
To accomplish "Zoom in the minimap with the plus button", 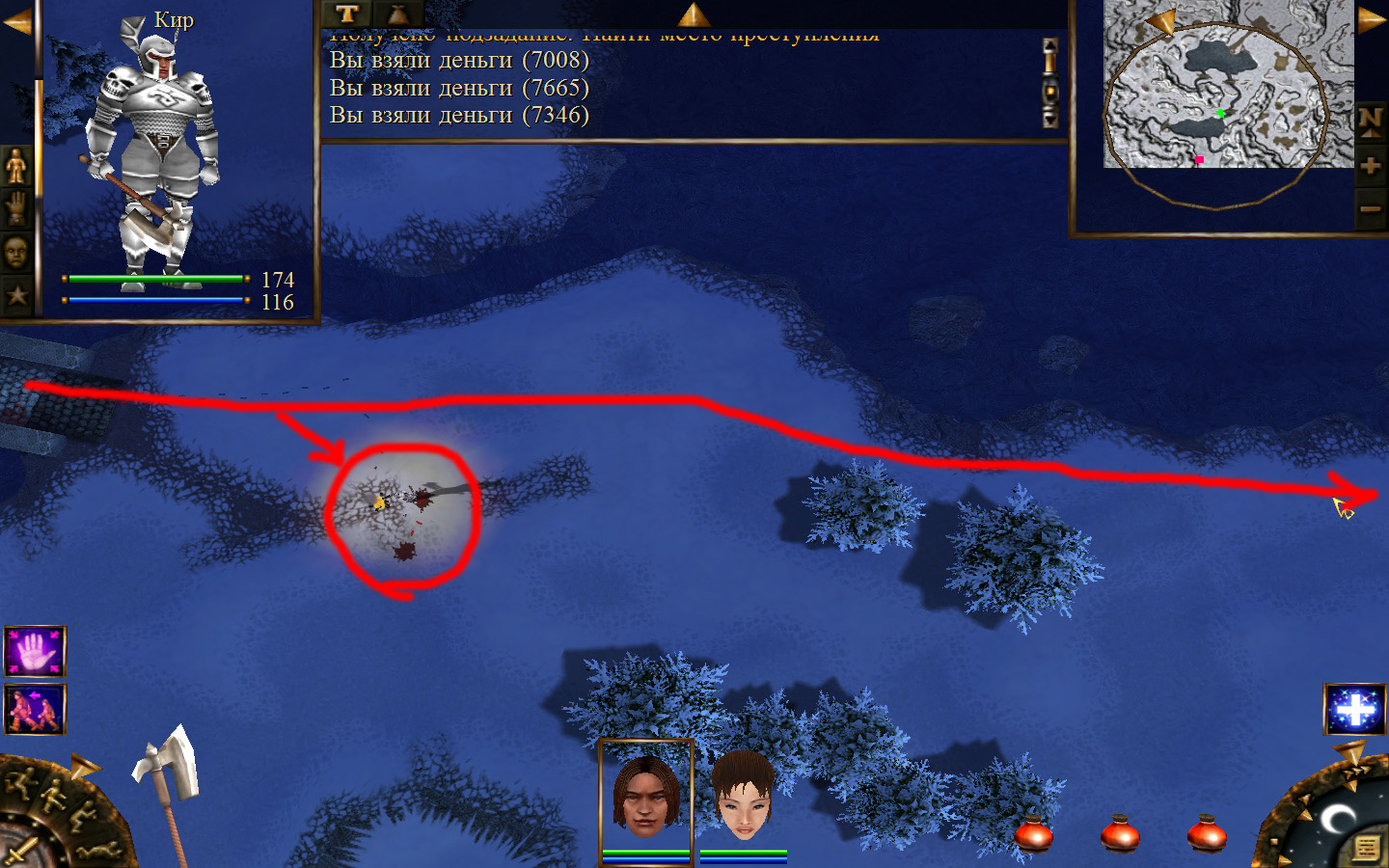I will pos(1370,166).
